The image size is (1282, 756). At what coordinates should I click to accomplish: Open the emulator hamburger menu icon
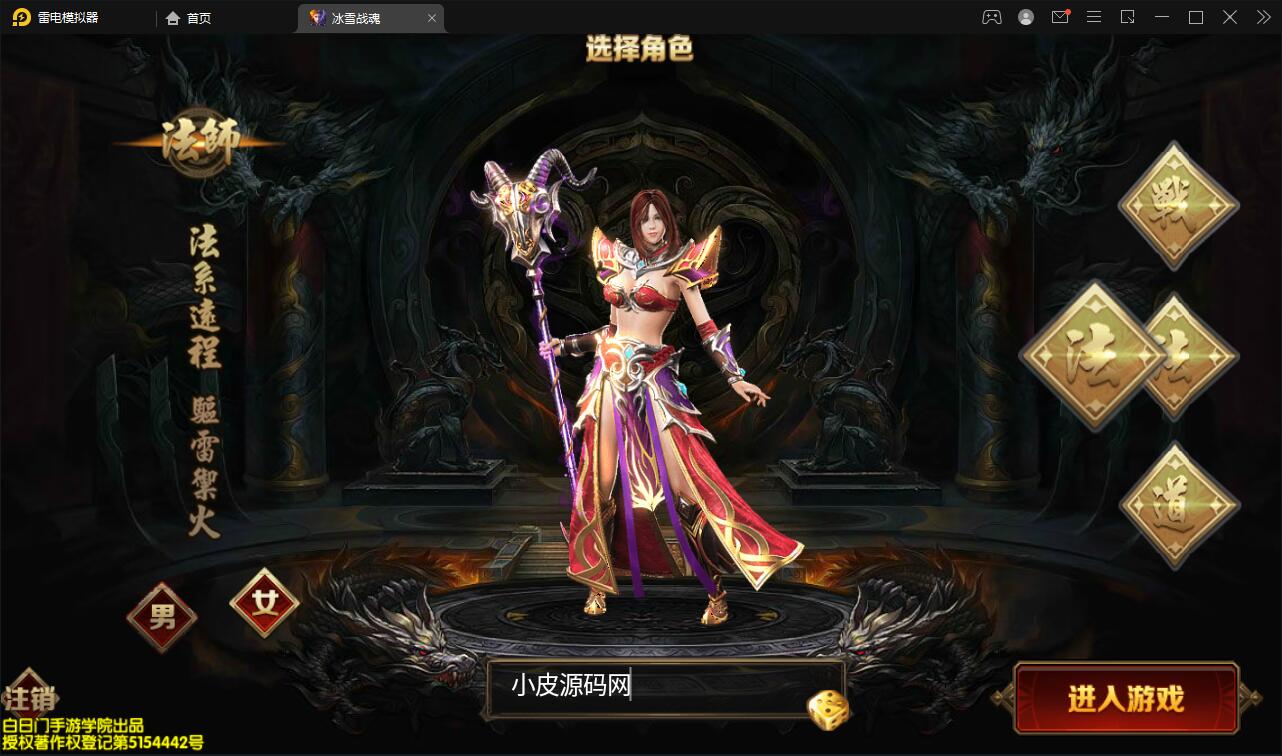coord(1093,17)
